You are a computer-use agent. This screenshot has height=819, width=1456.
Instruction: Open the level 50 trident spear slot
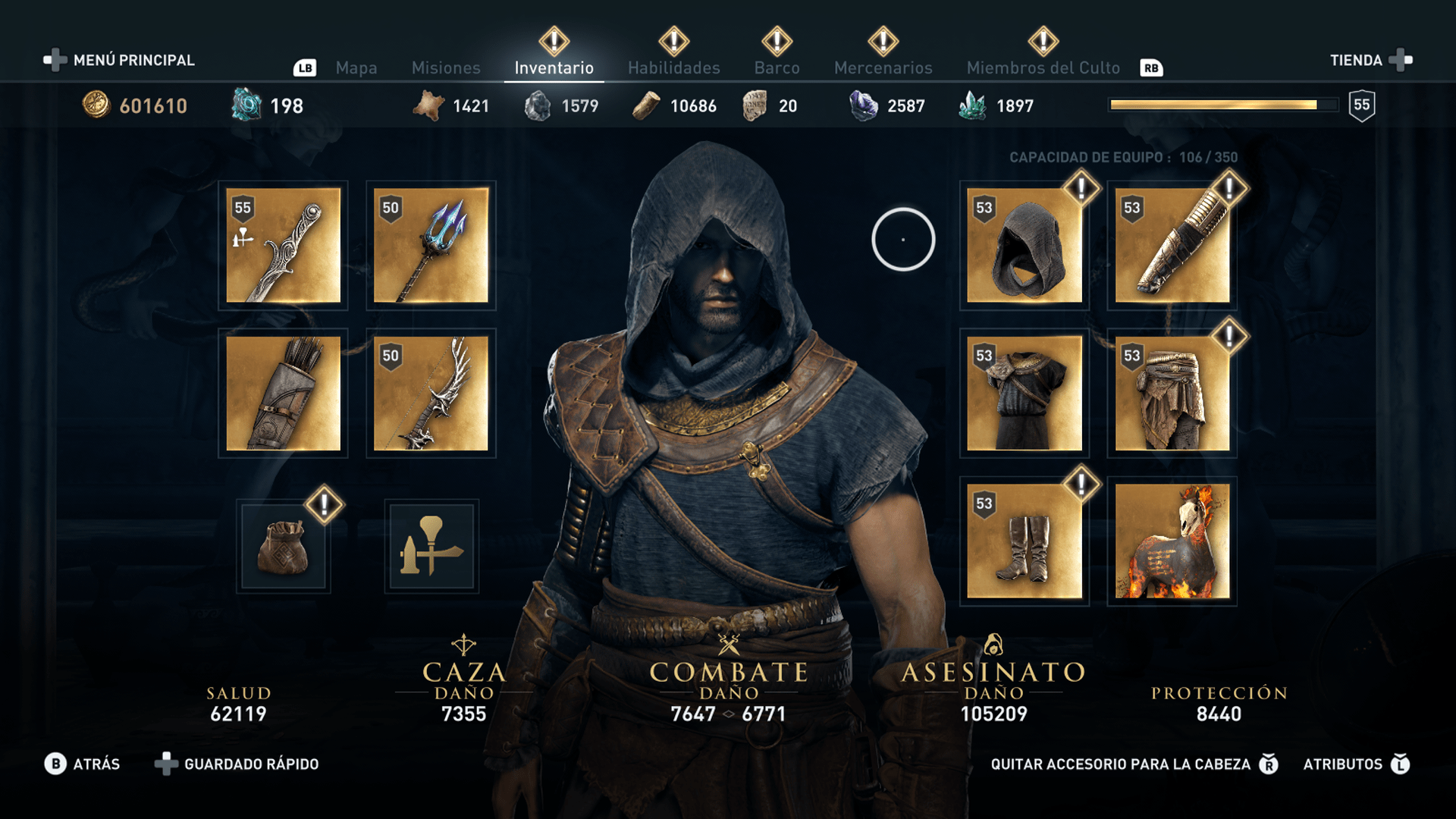430,245
